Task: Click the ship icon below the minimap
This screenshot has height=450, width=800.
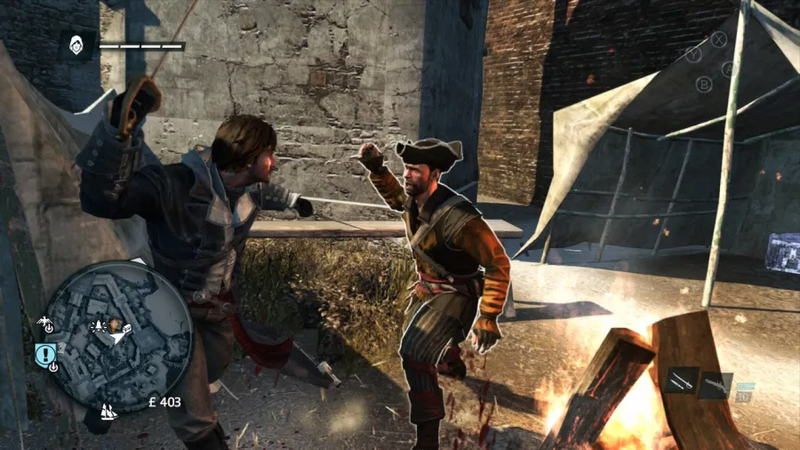Action: tap(106, 411)
